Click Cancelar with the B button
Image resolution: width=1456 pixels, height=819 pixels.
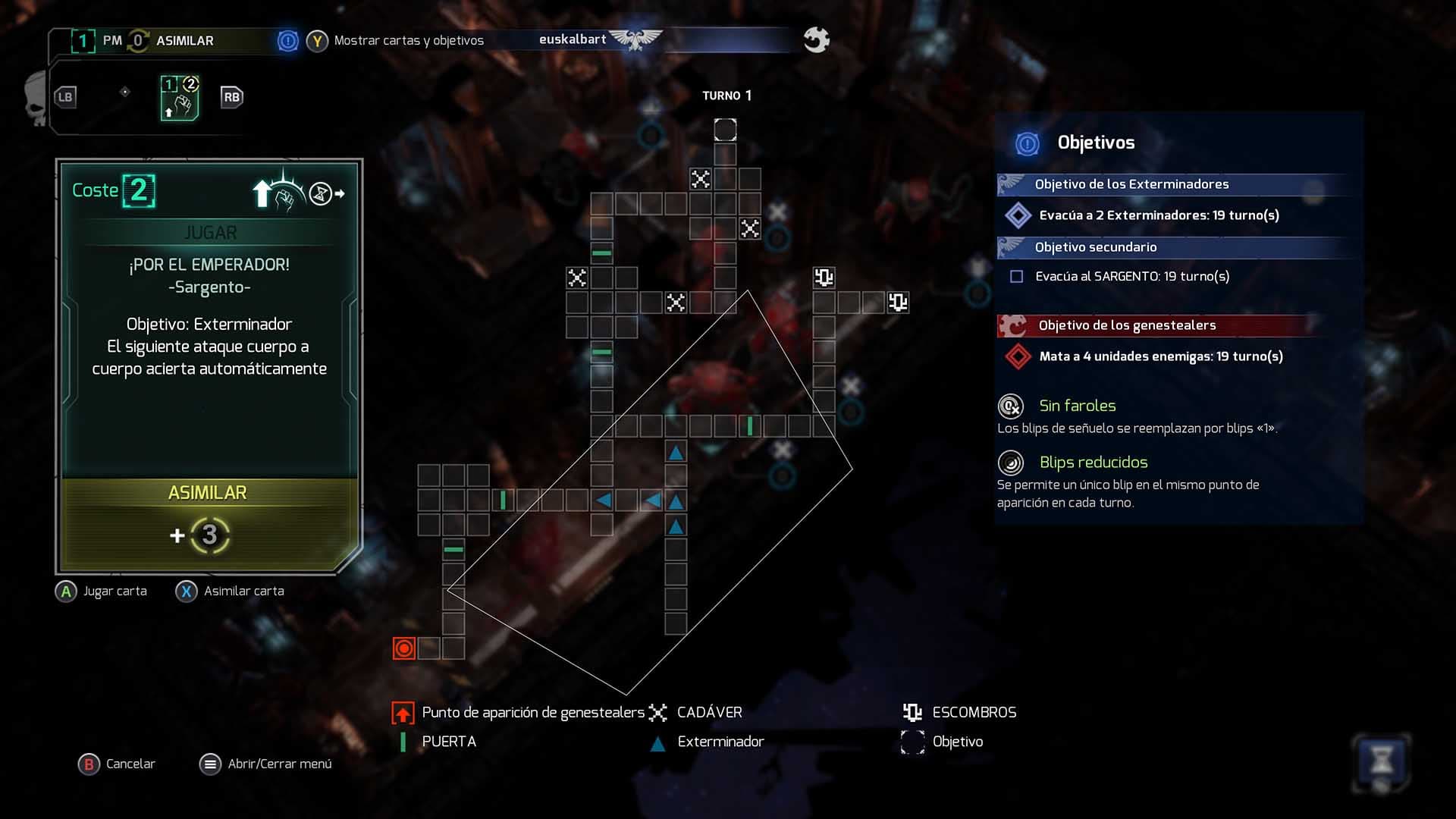click(89, 764)
